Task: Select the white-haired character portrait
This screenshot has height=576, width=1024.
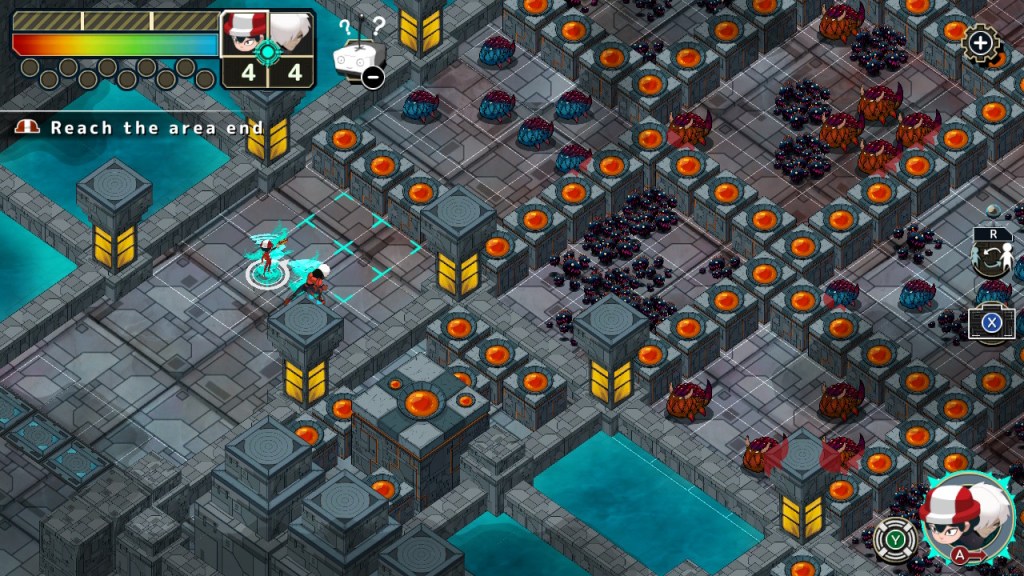Action: [x=292, y=38]
